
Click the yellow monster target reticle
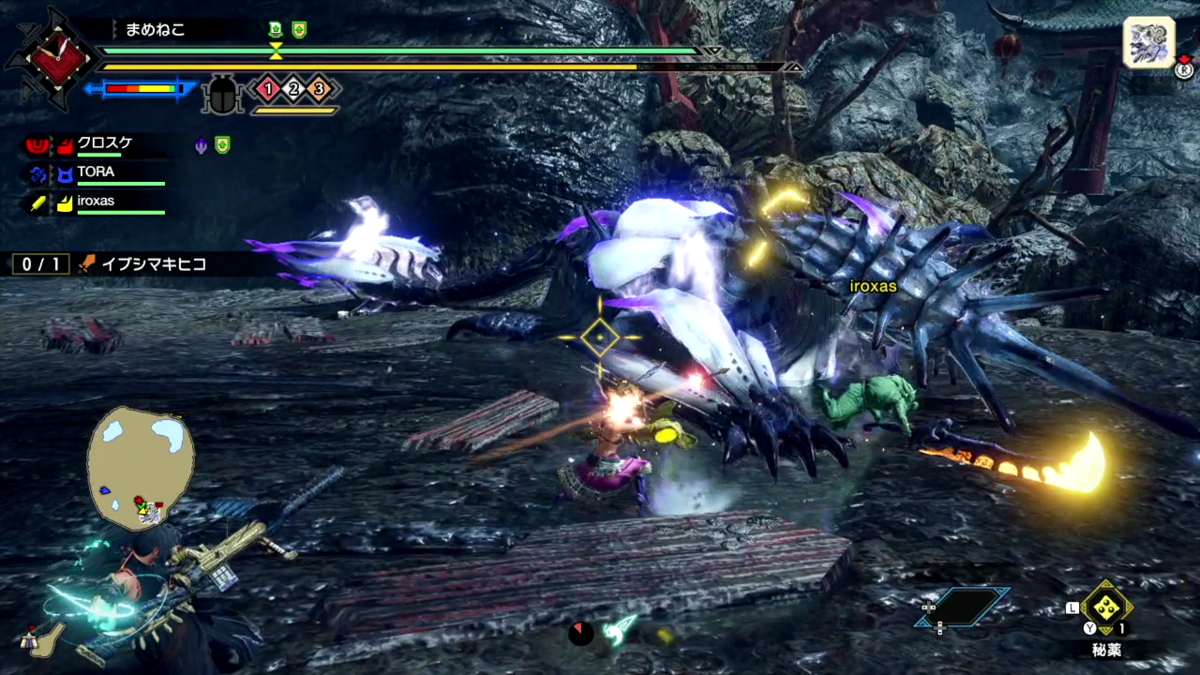point(599,338)
